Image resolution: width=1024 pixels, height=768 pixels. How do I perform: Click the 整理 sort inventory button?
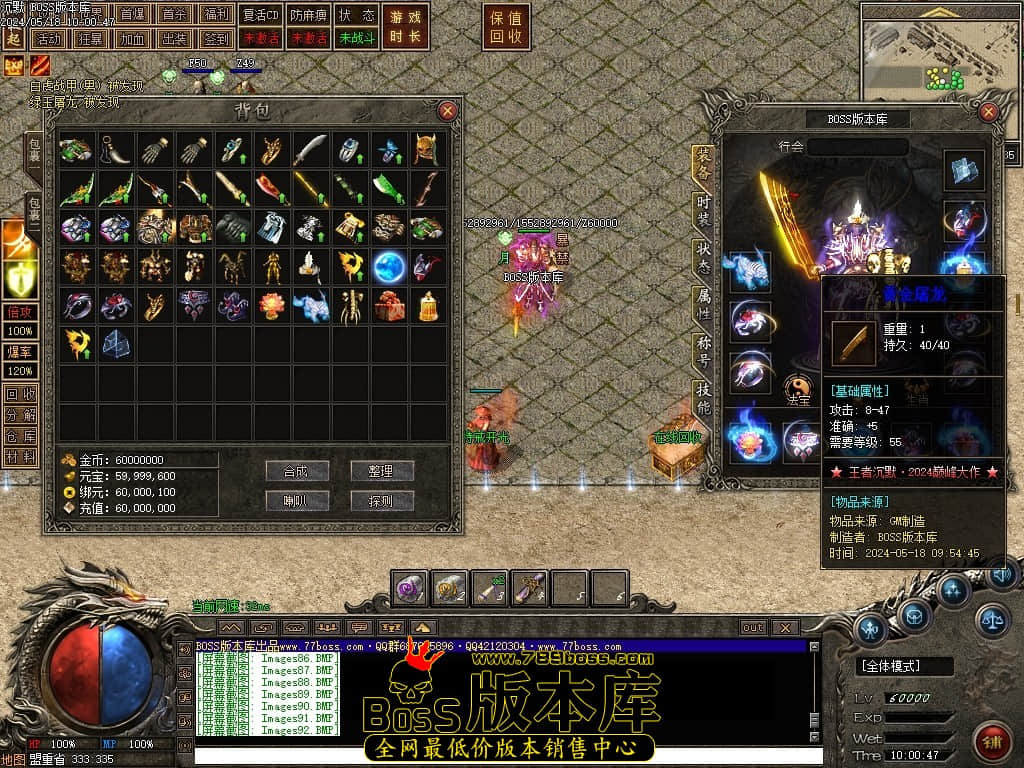pos(382,471)
